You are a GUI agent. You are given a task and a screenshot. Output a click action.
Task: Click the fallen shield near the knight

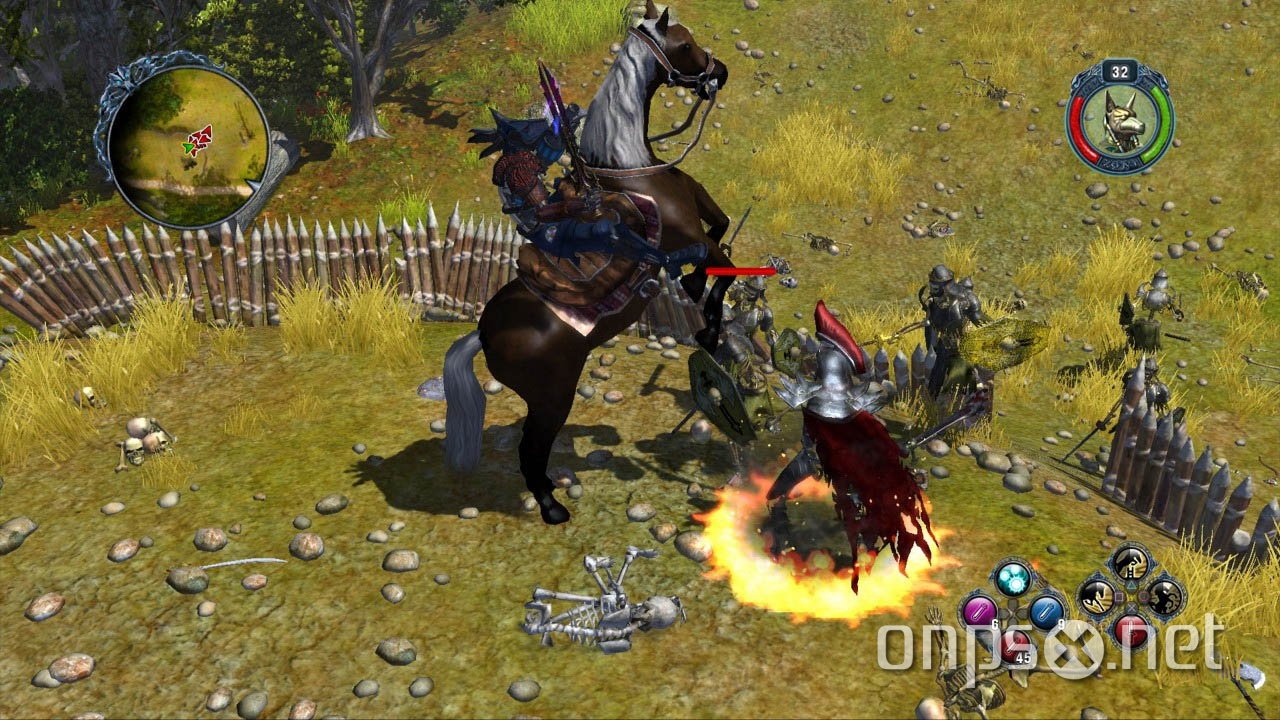click(715, 390)
